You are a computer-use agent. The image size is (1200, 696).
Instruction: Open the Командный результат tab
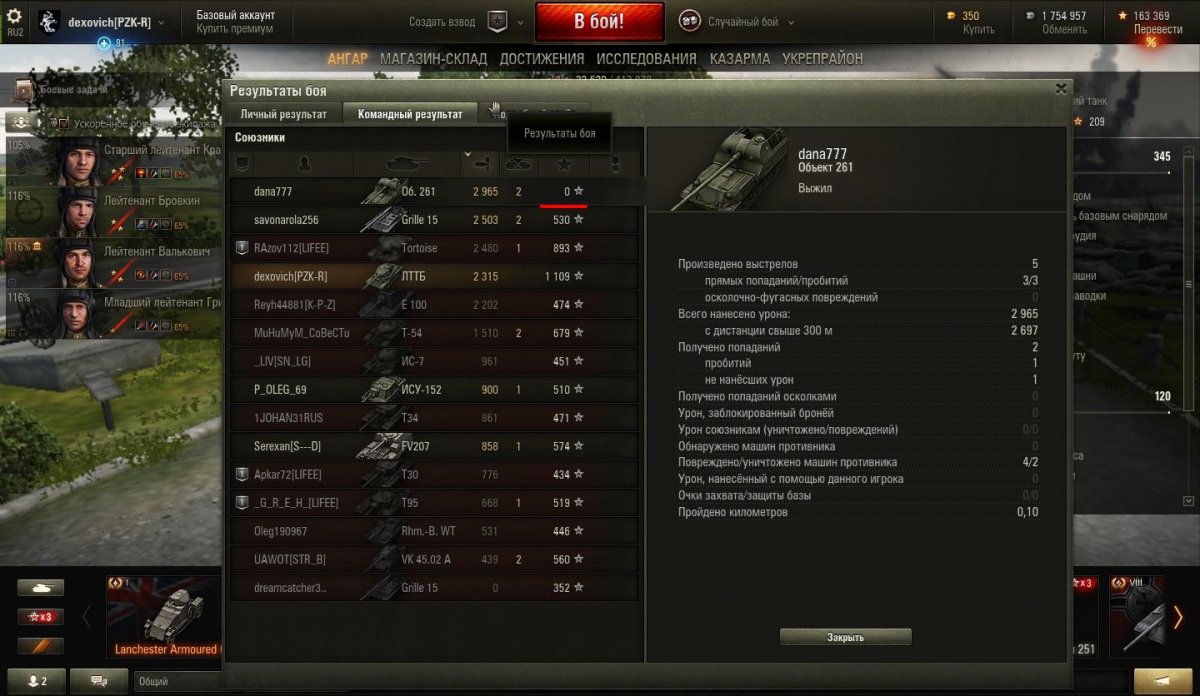point(410,114)
